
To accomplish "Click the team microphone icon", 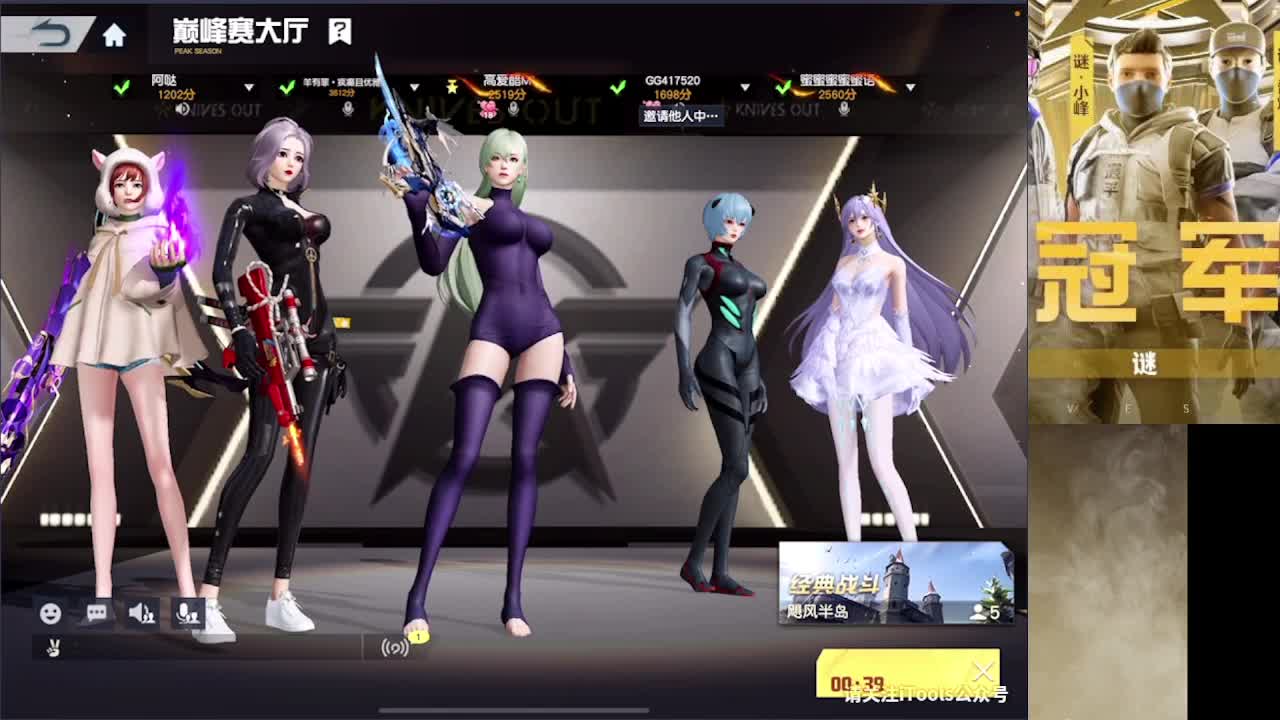I will [x=188, y=611].
